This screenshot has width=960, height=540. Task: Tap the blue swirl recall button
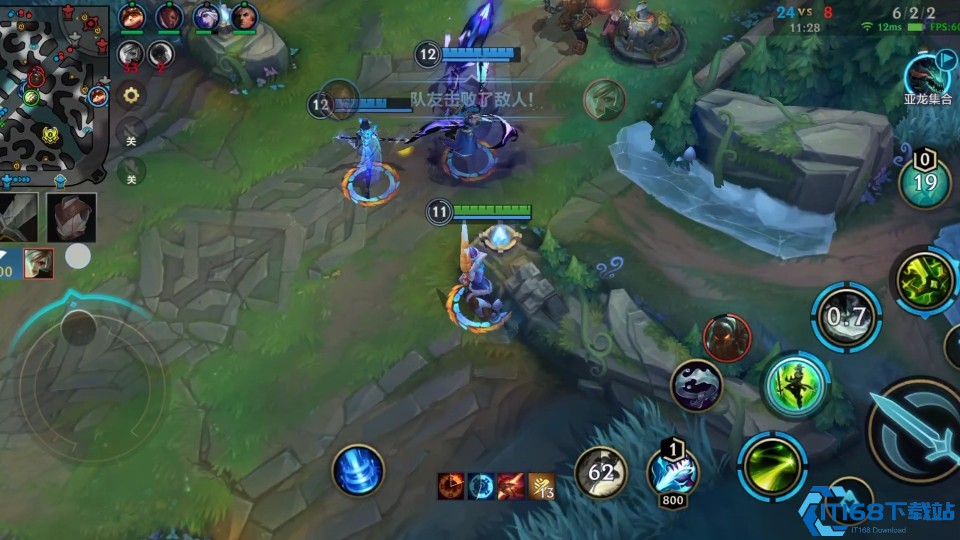[358, 469]
